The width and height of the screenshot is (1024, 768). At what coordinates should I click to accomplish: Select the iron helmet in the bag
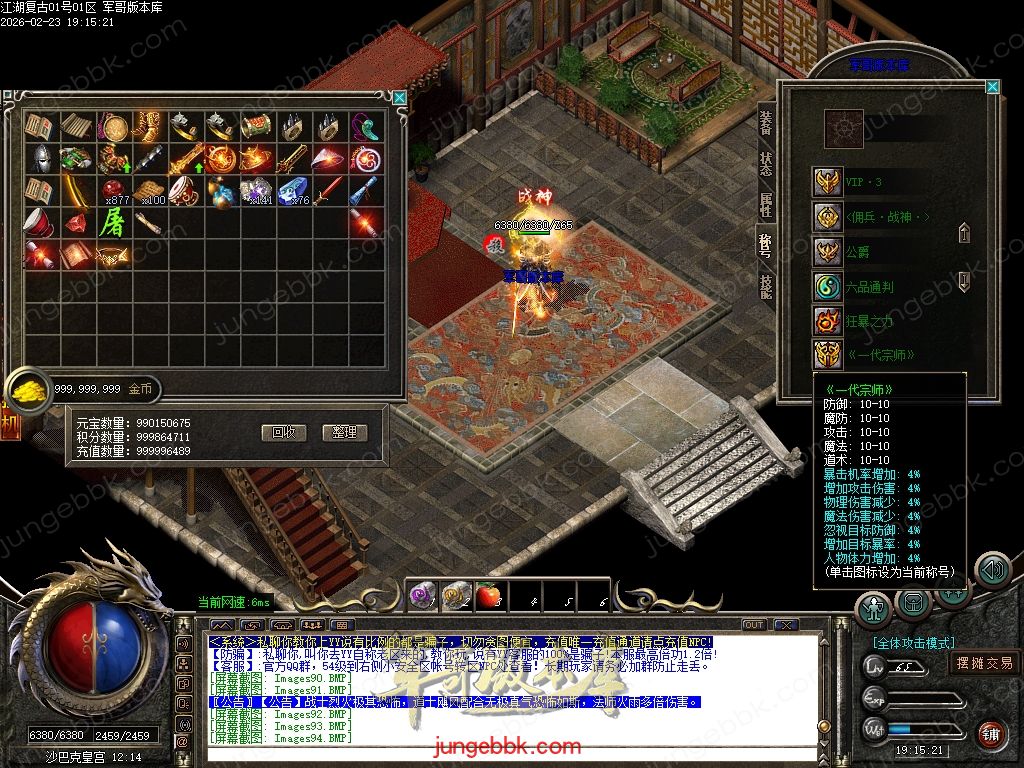(x=40, y=158)
